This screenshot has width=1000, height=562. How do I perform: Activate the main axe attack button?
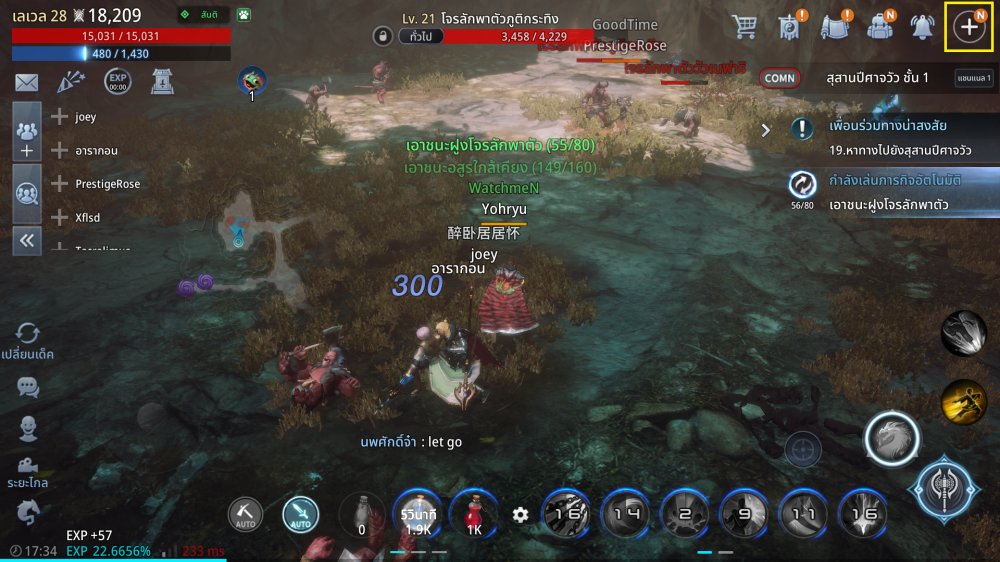click(945, 490)
